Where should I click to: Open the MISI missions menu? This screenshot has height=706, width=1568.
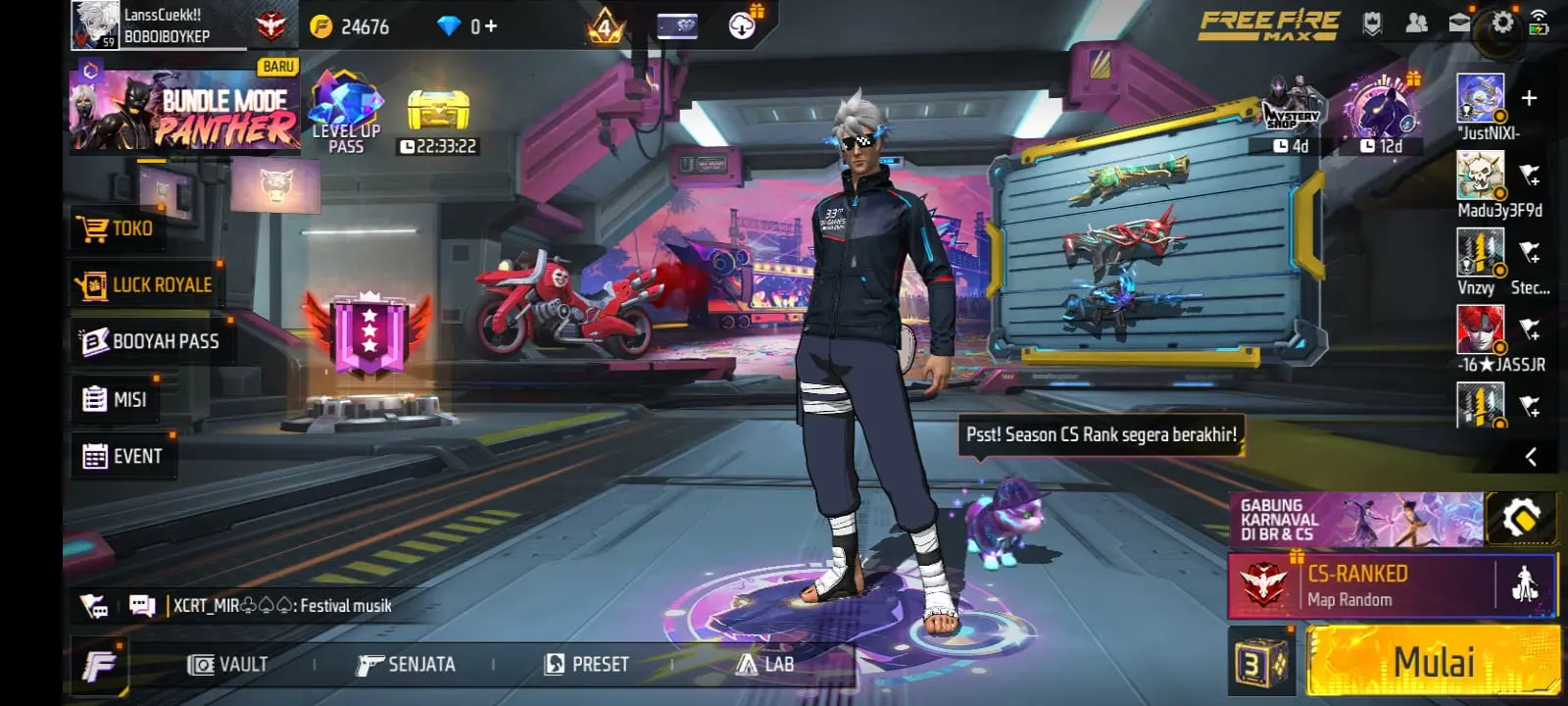point(116,399)
